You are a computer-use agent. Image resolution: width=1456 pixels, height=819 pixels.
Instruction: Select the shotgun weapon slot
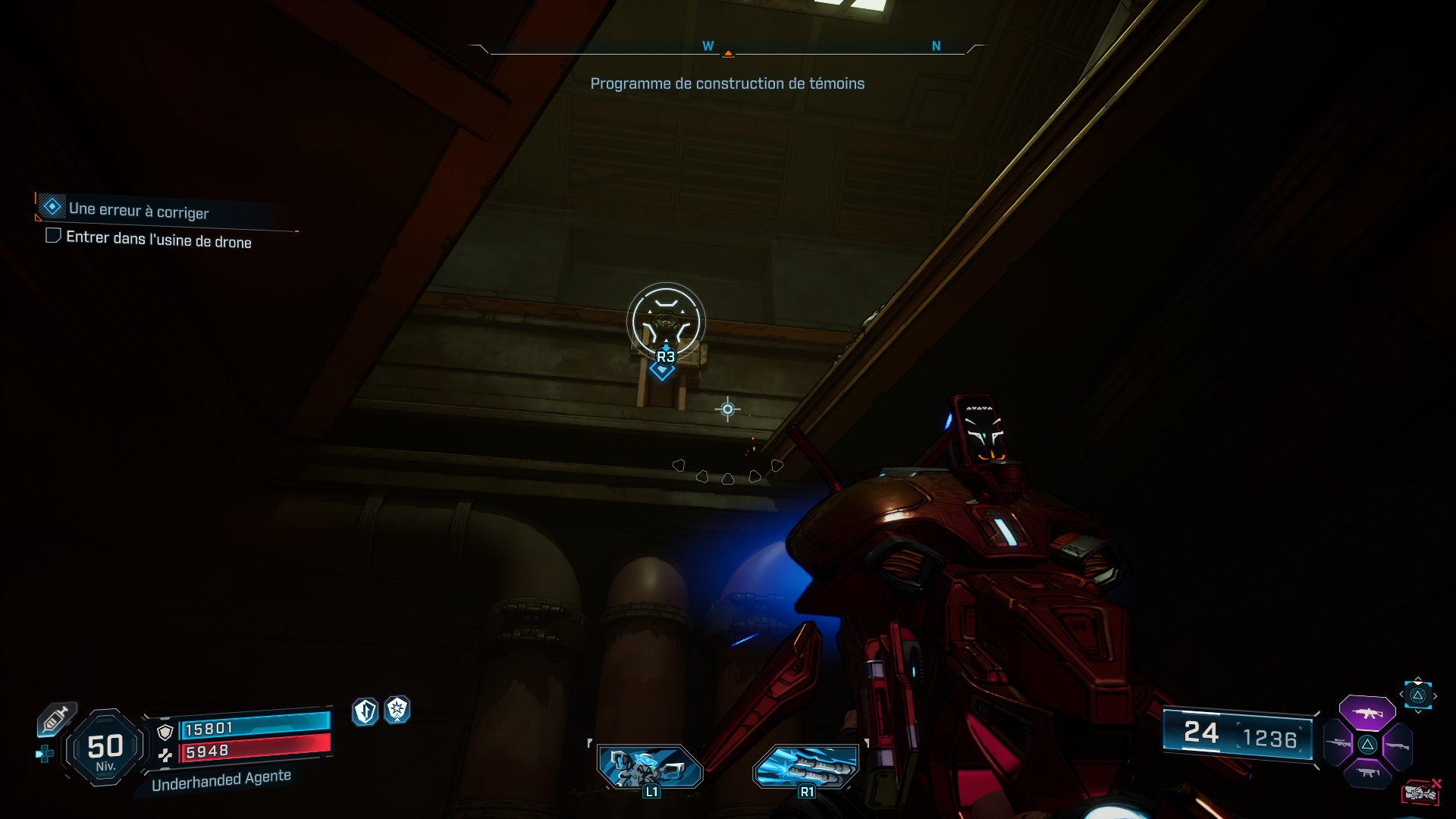click(1398, 745)
